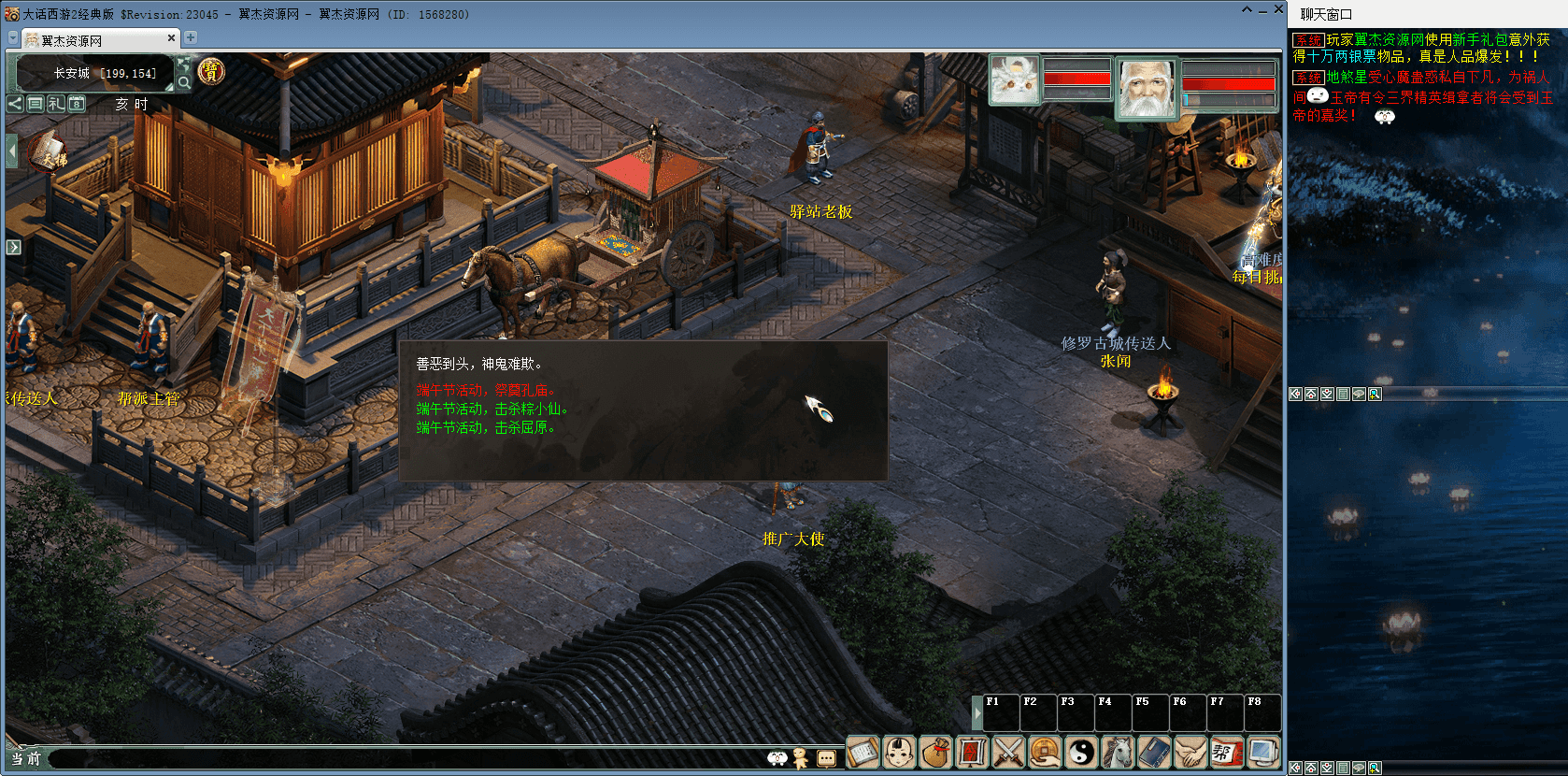Click the white pet portrait
This screenshot has width=1568, height=776.
(x=1015, y=79)
